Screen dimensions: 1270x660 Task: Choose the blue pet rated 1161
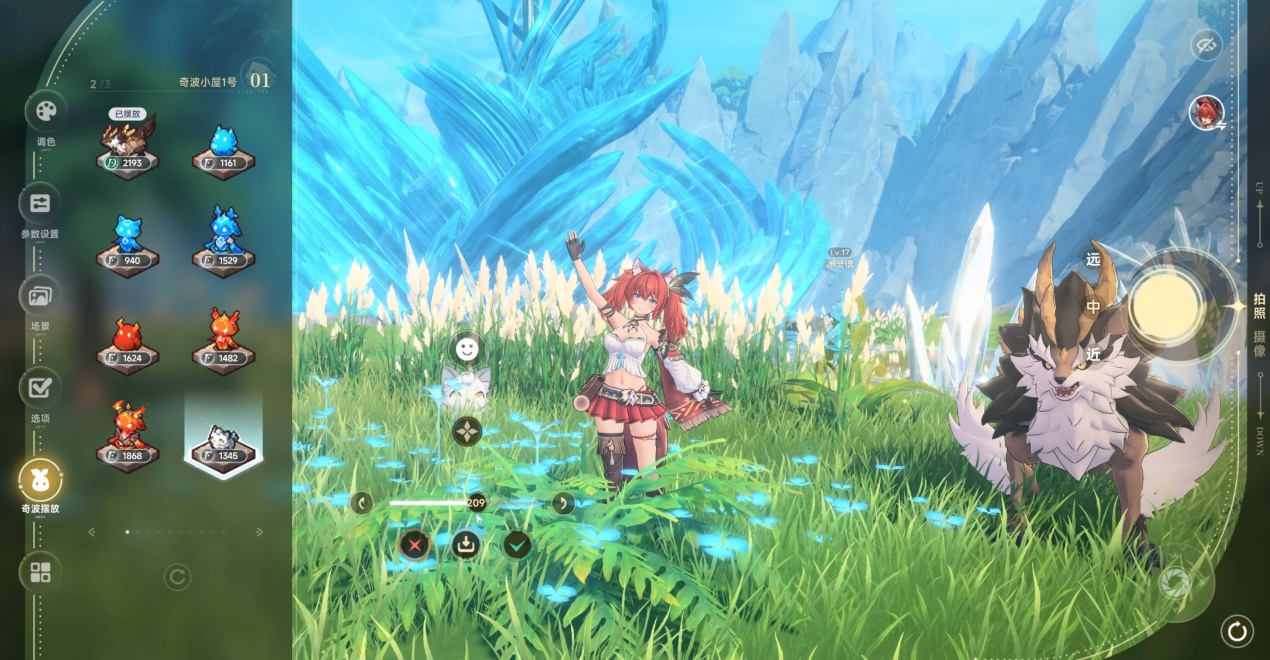click(224, 150)
